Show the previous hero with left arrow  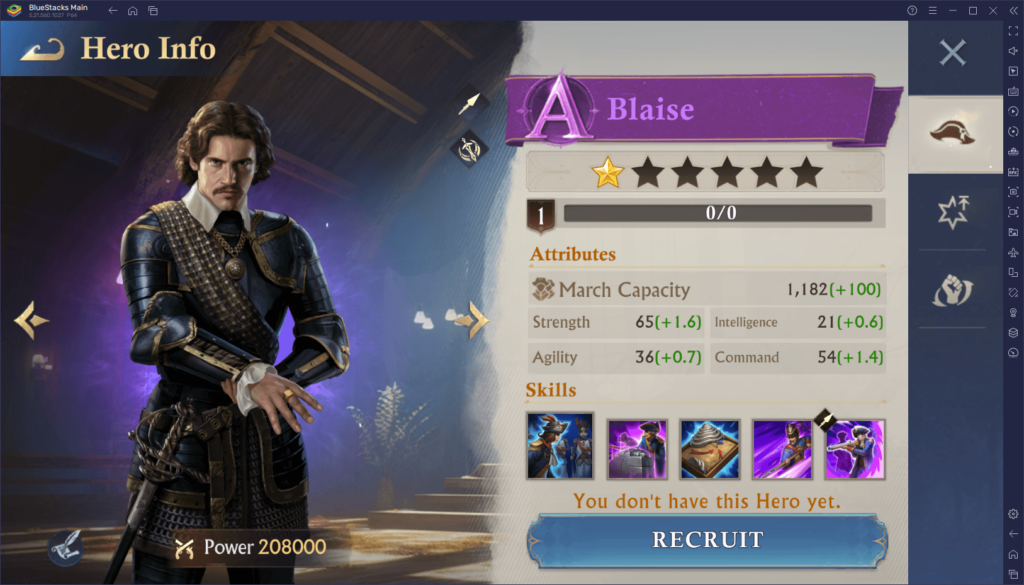(x=31, y=320)
